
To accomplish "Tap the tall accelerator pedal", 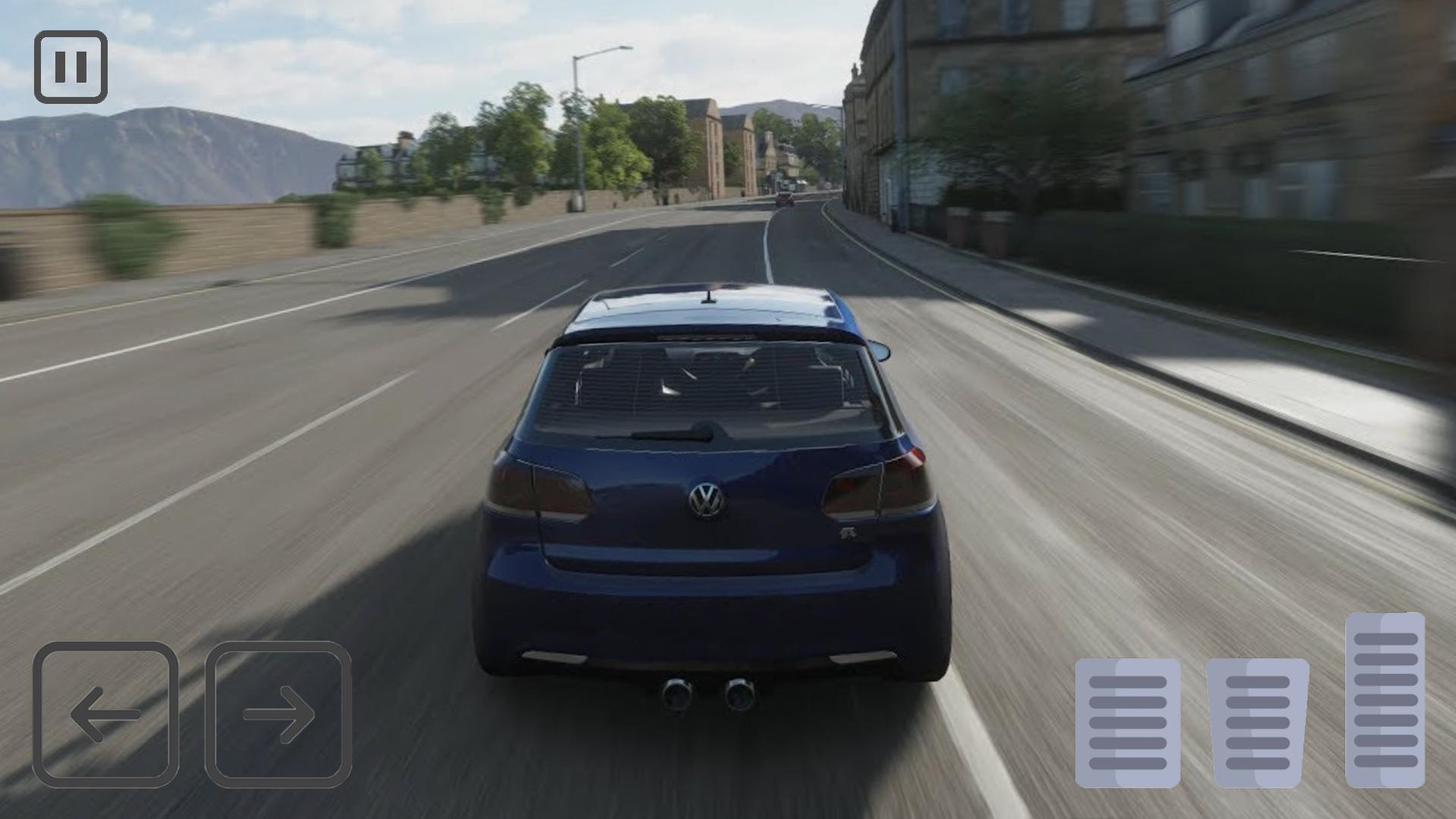I will [x=1385, y=699].
